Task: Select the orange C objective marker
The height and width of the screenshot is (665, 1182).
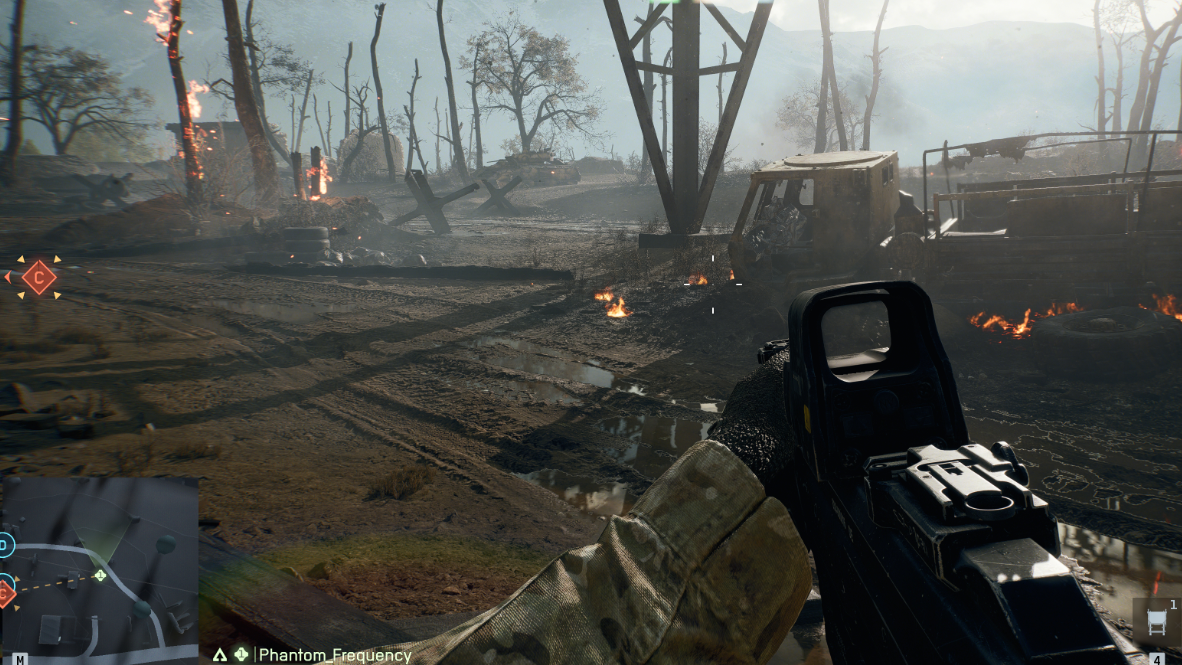Action: click(39, 277)
